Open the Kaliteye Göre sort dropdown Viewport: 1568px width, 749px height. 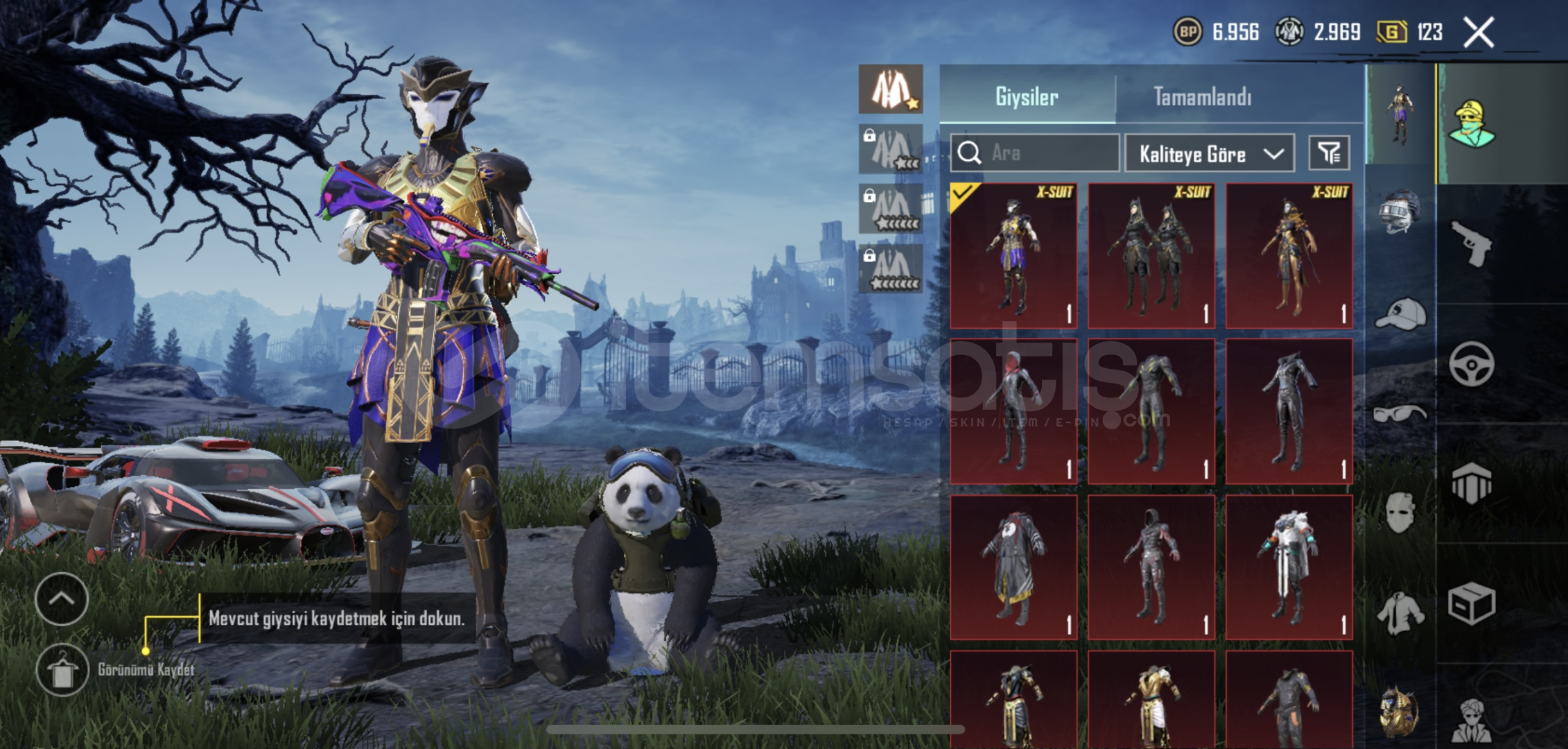coord(1209,153)
